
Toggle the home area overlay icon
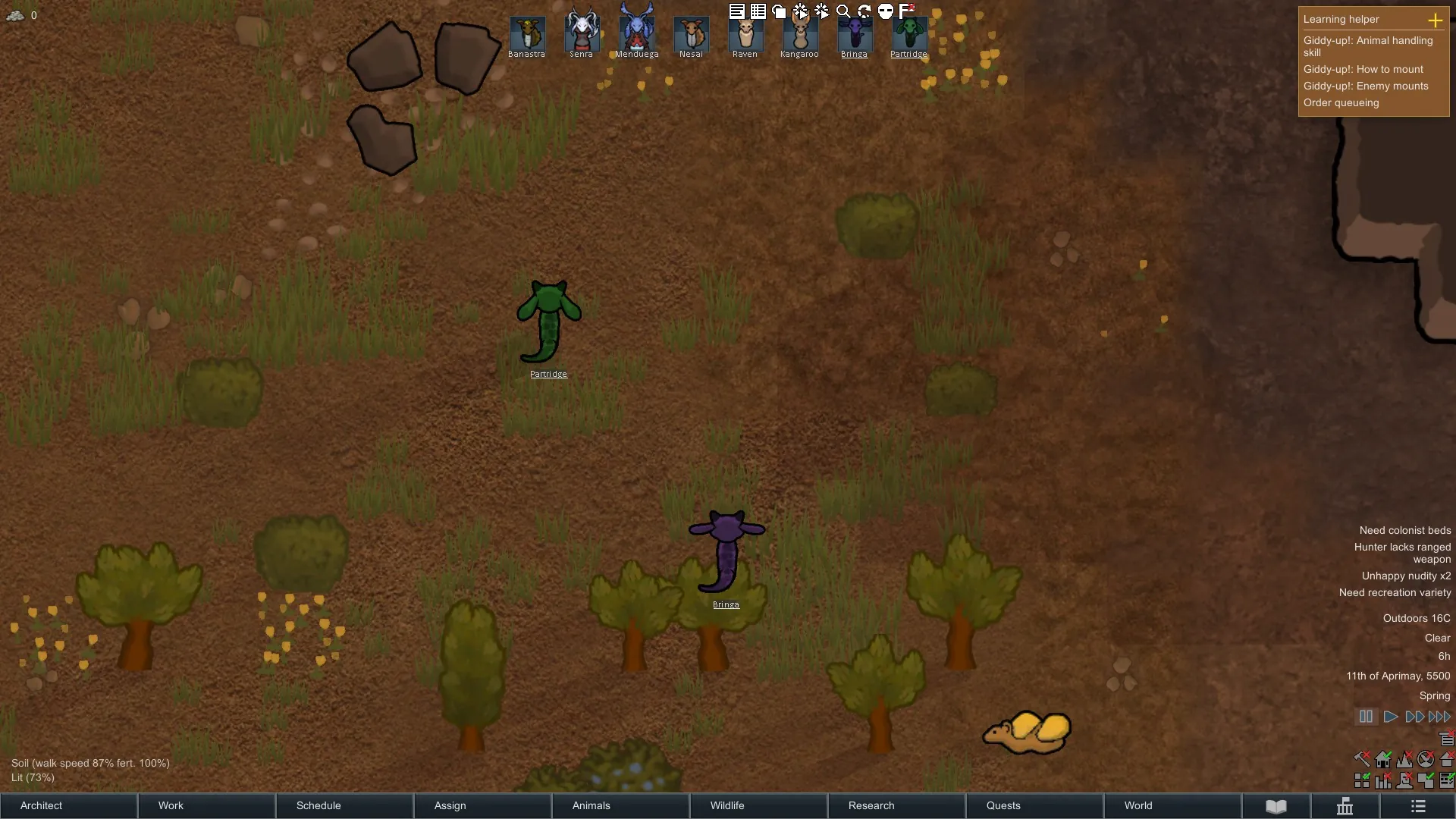(1447, 759)
